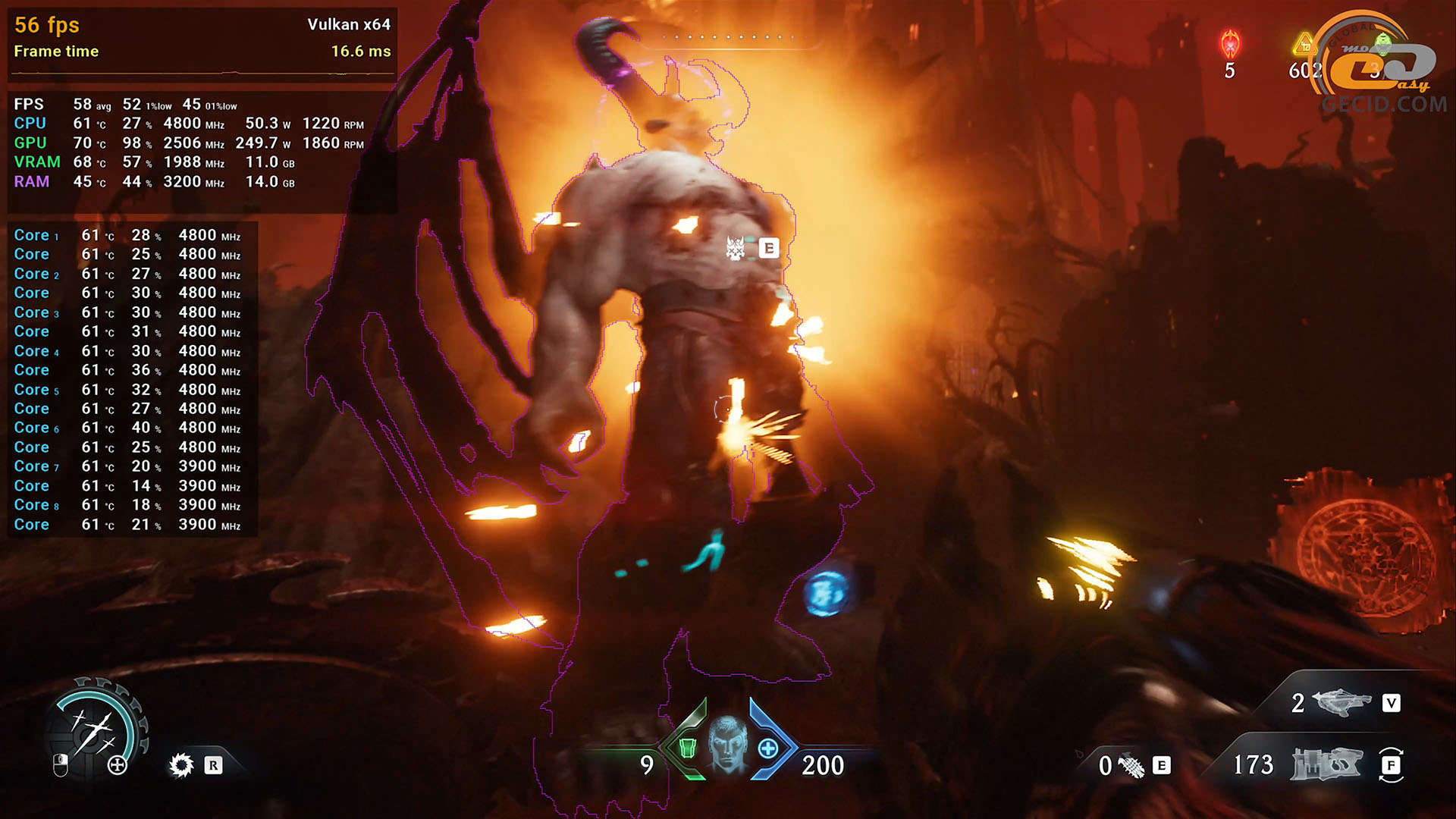The height and width of the screenshot is (819, 1456).
Task: Click the yellow triangular currency icon
Action: click(1304, 45)
